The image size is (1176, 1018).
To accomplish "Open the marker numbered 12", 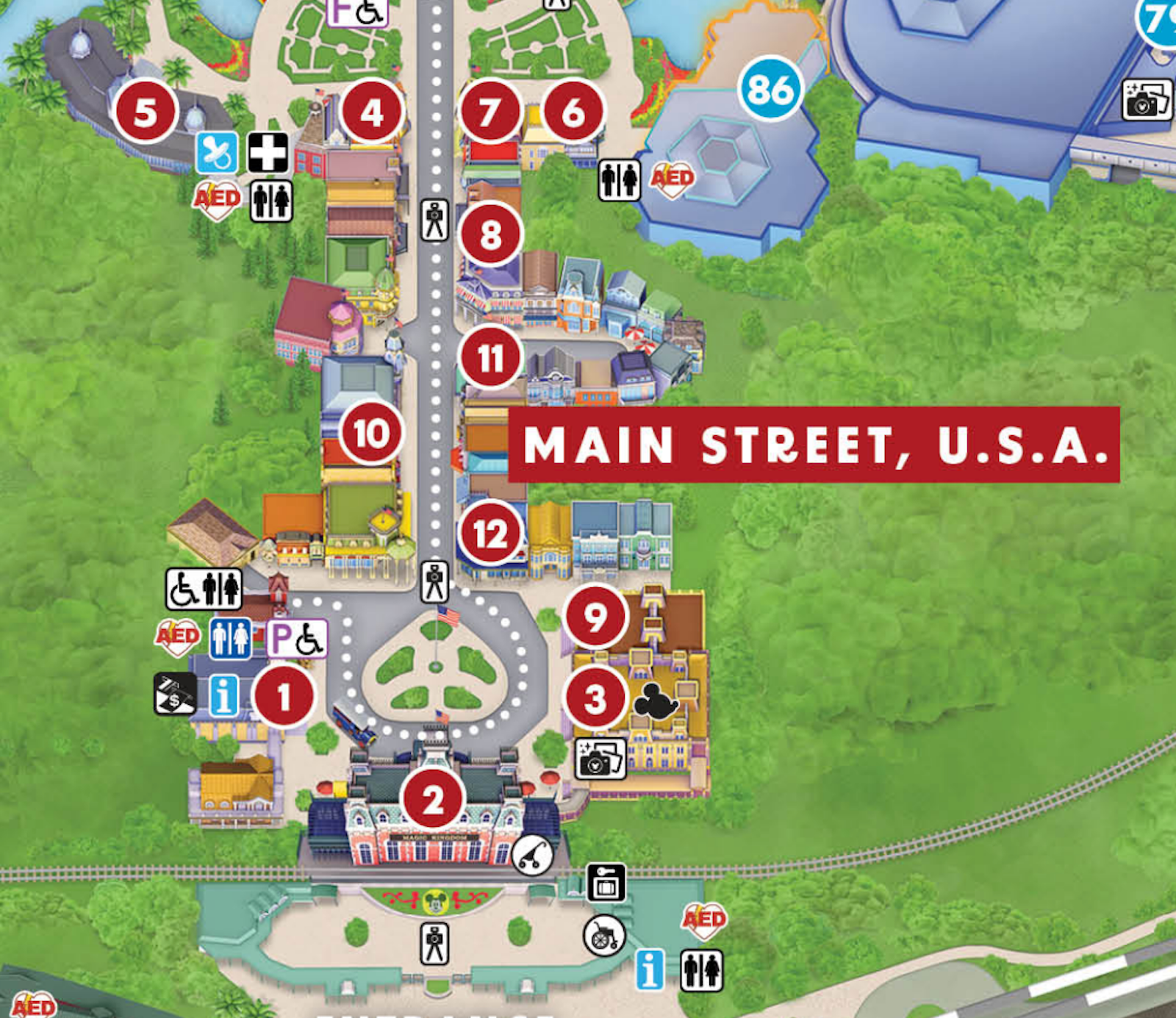I will point(490,534).
